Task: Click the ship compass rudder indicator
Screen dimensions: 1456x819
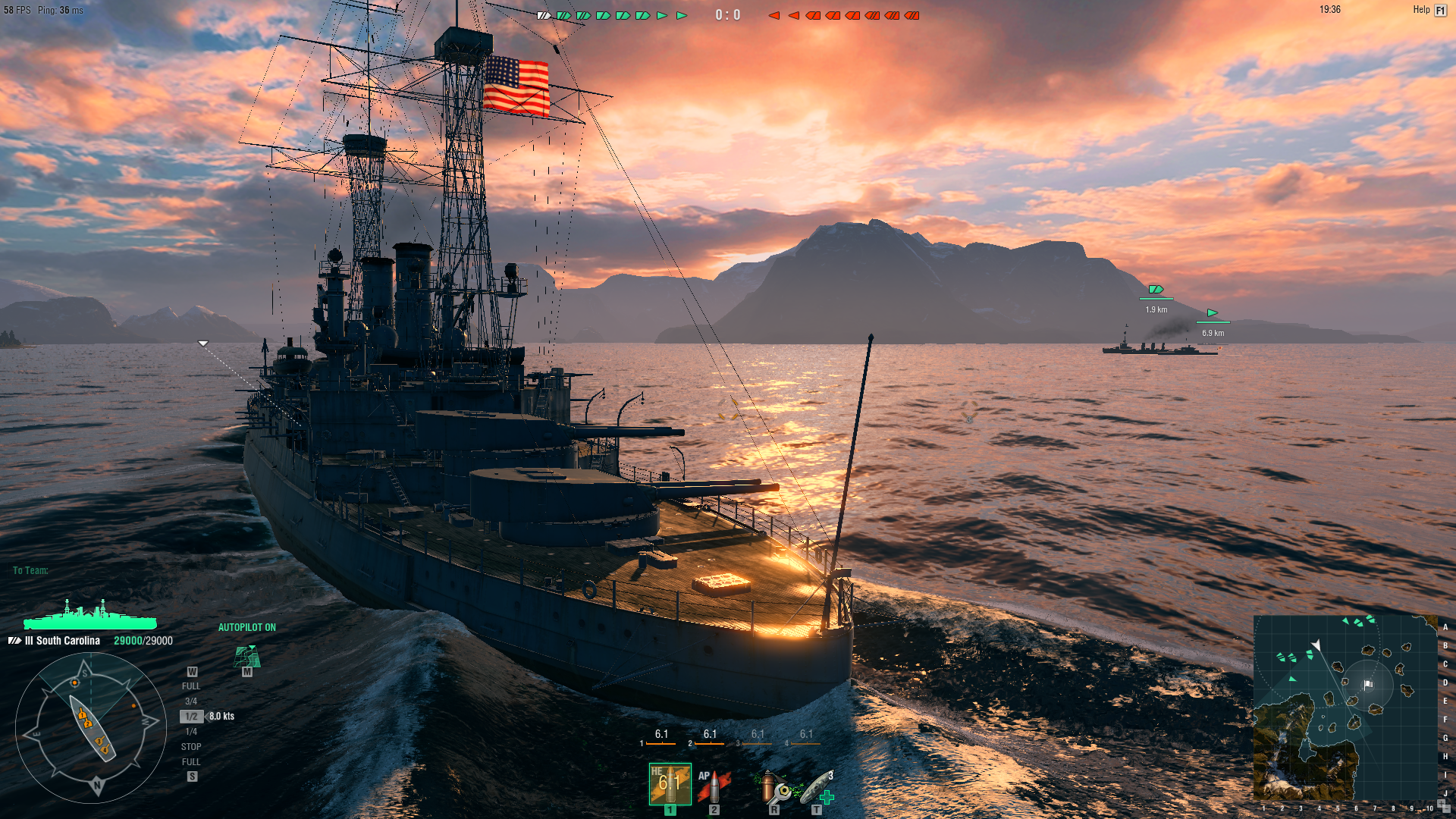Action: 91,728
